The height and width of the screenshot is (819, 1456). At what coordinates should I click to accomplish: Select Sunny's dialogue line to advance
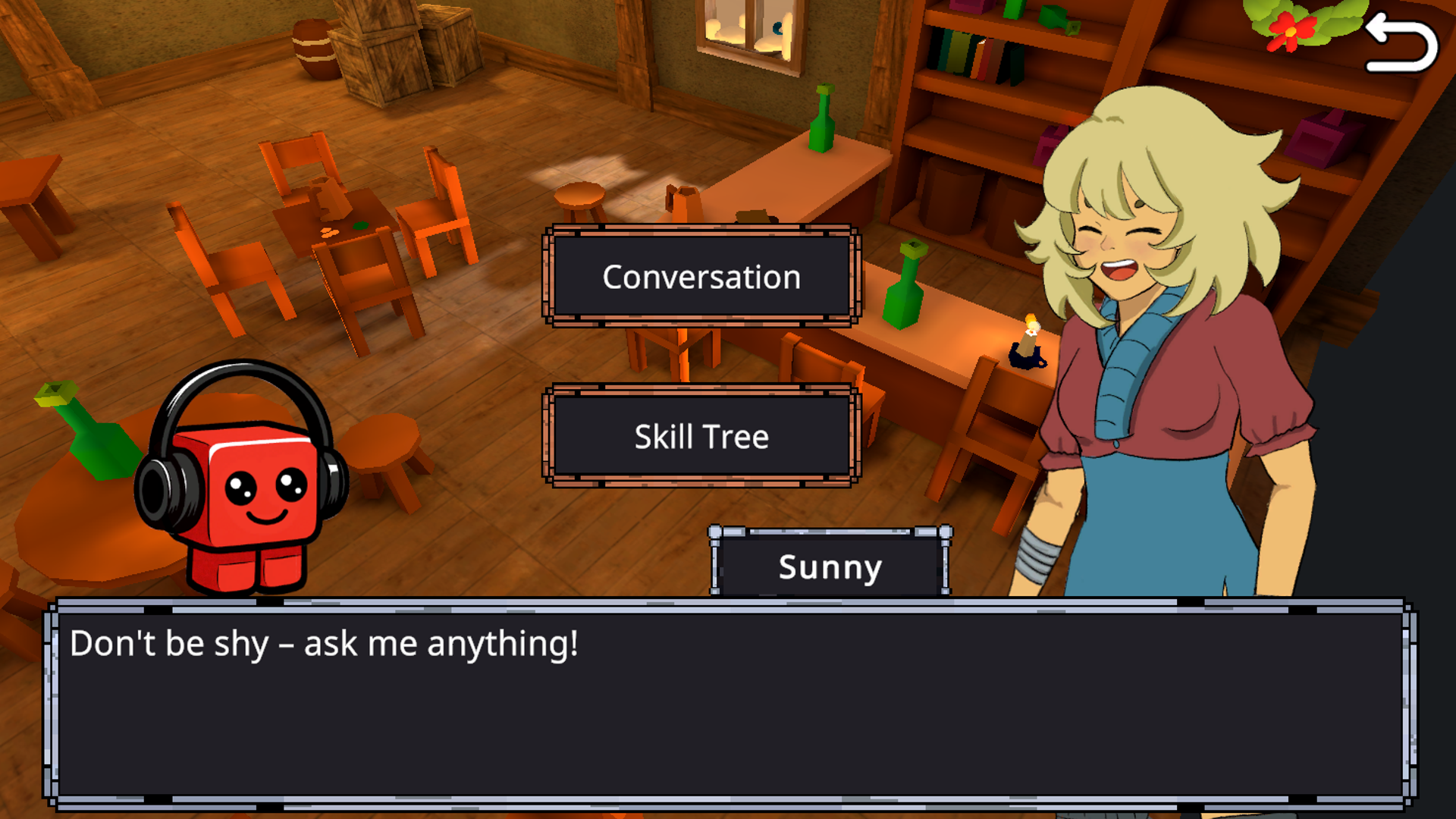[324, 643]
